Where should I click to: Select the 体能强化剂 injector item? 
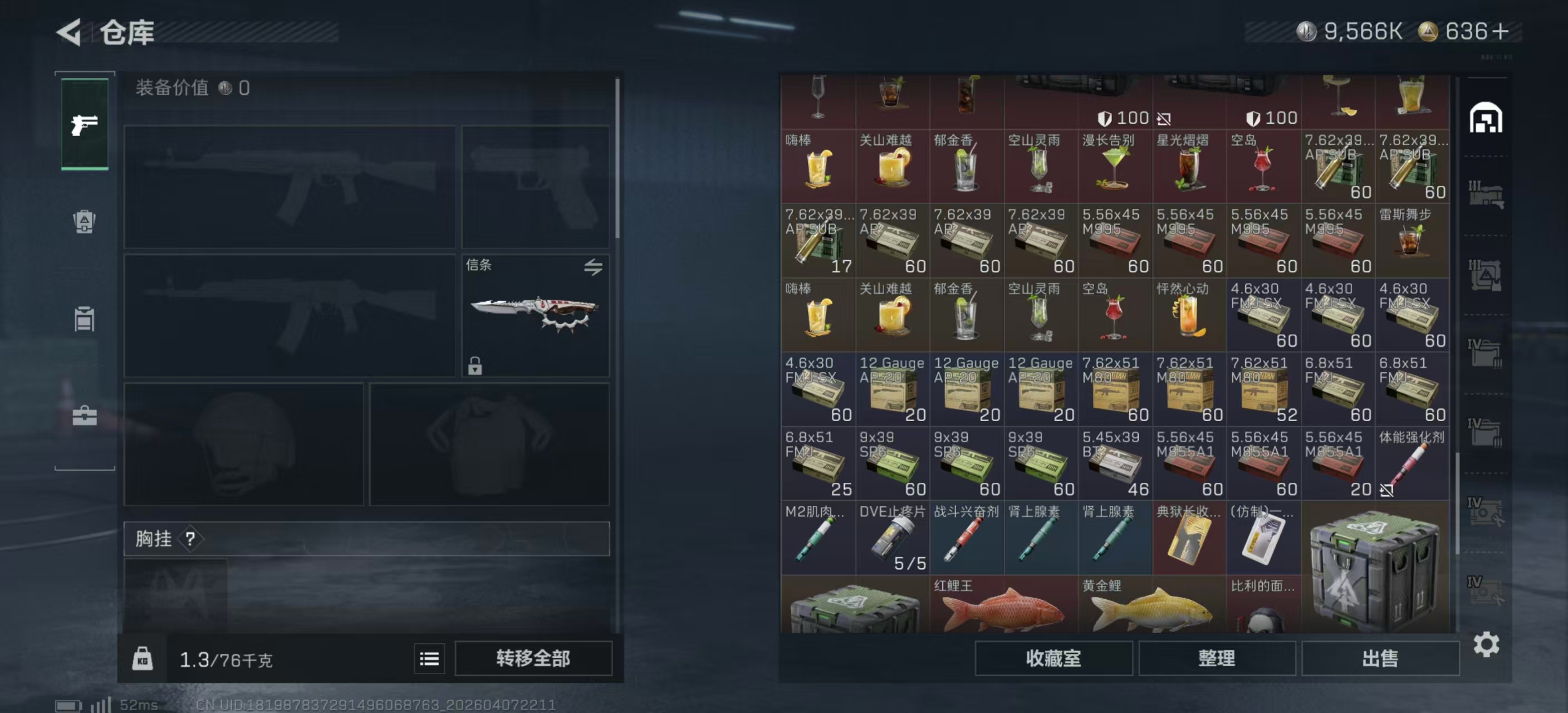point(1412,463)
